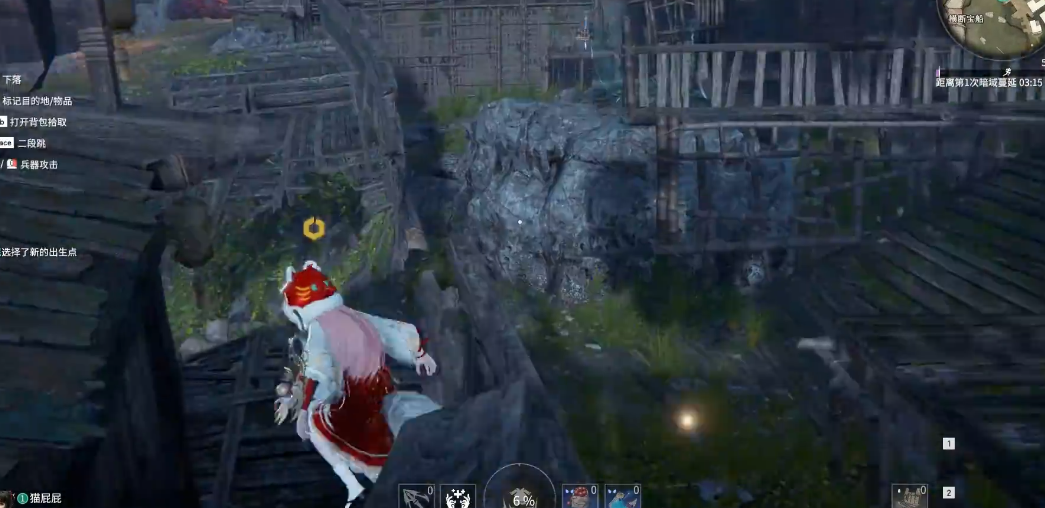
Task: Click the yellow hexagon waypoint marker
Action: point(313,229)
